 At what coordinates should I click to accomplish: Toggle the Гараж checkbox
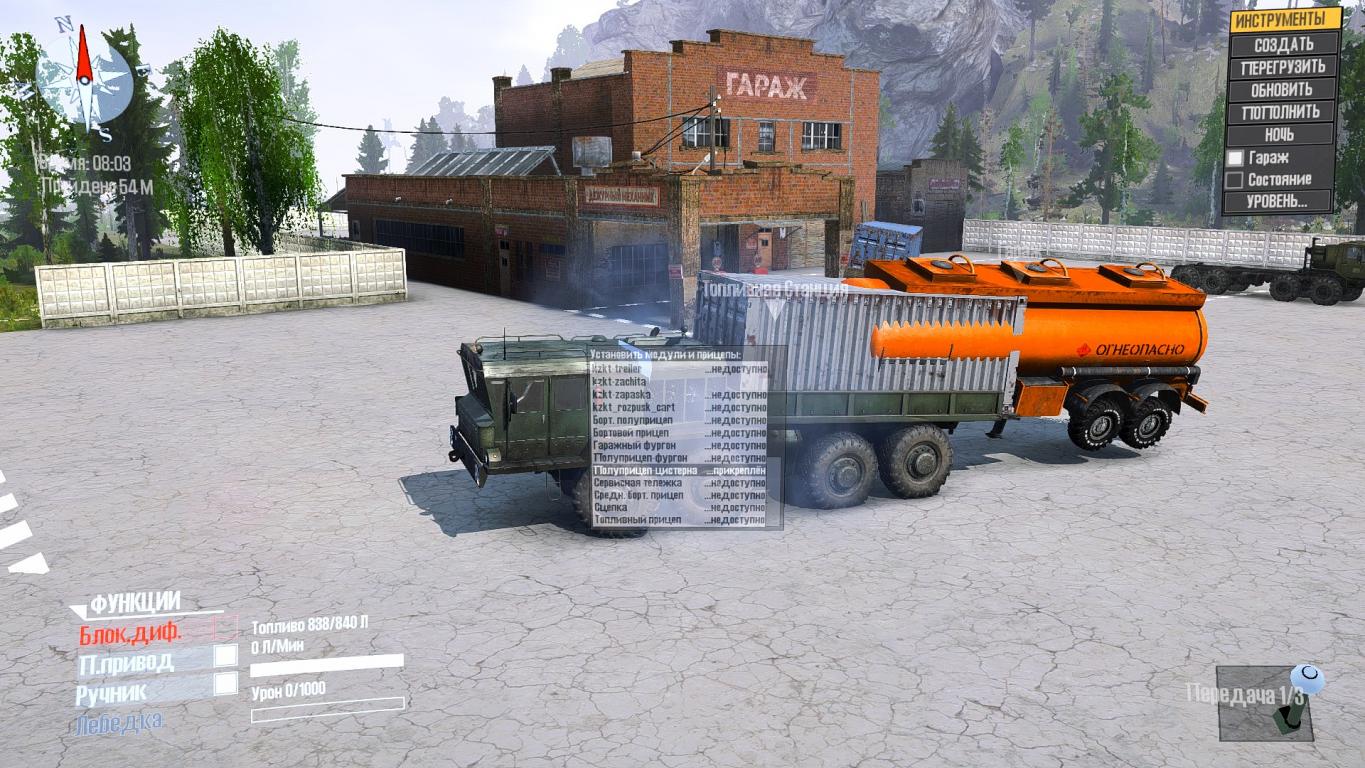pyautogui.click(x=1236, y=157)
